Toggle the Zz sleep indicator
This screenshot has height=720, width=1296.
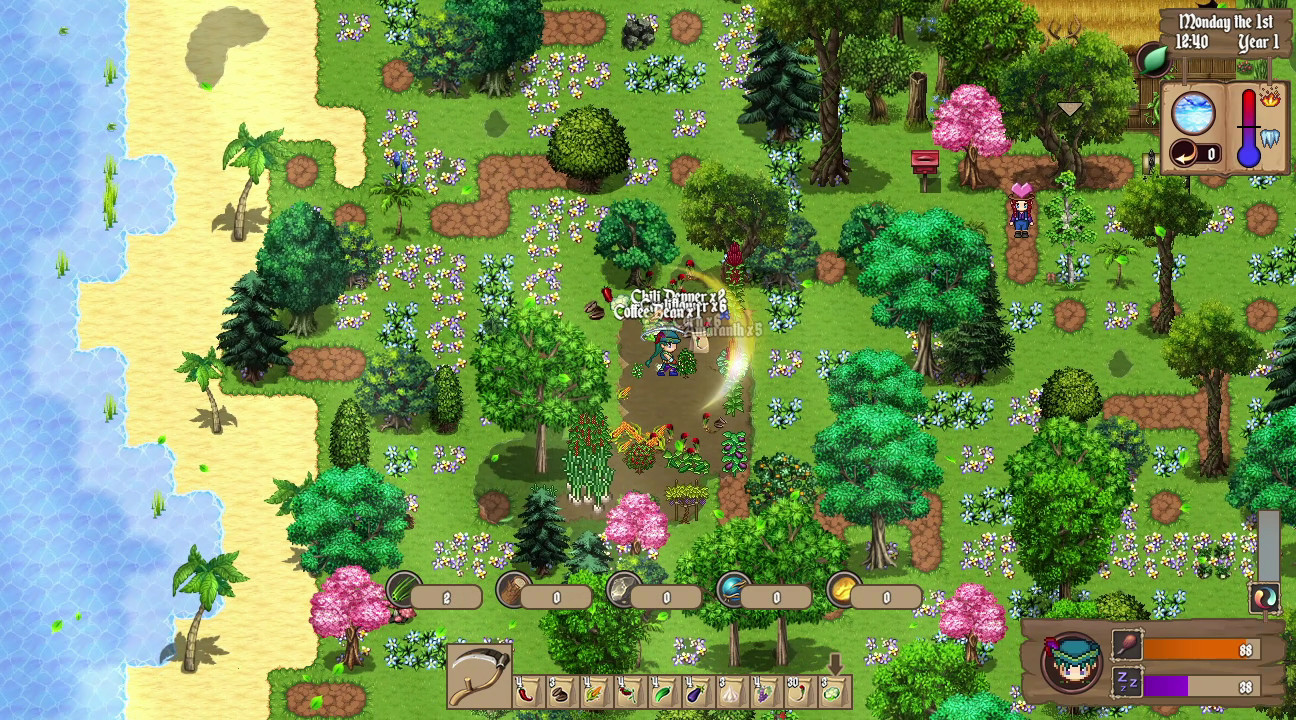pyautogui.click(x=1127, y=681)
